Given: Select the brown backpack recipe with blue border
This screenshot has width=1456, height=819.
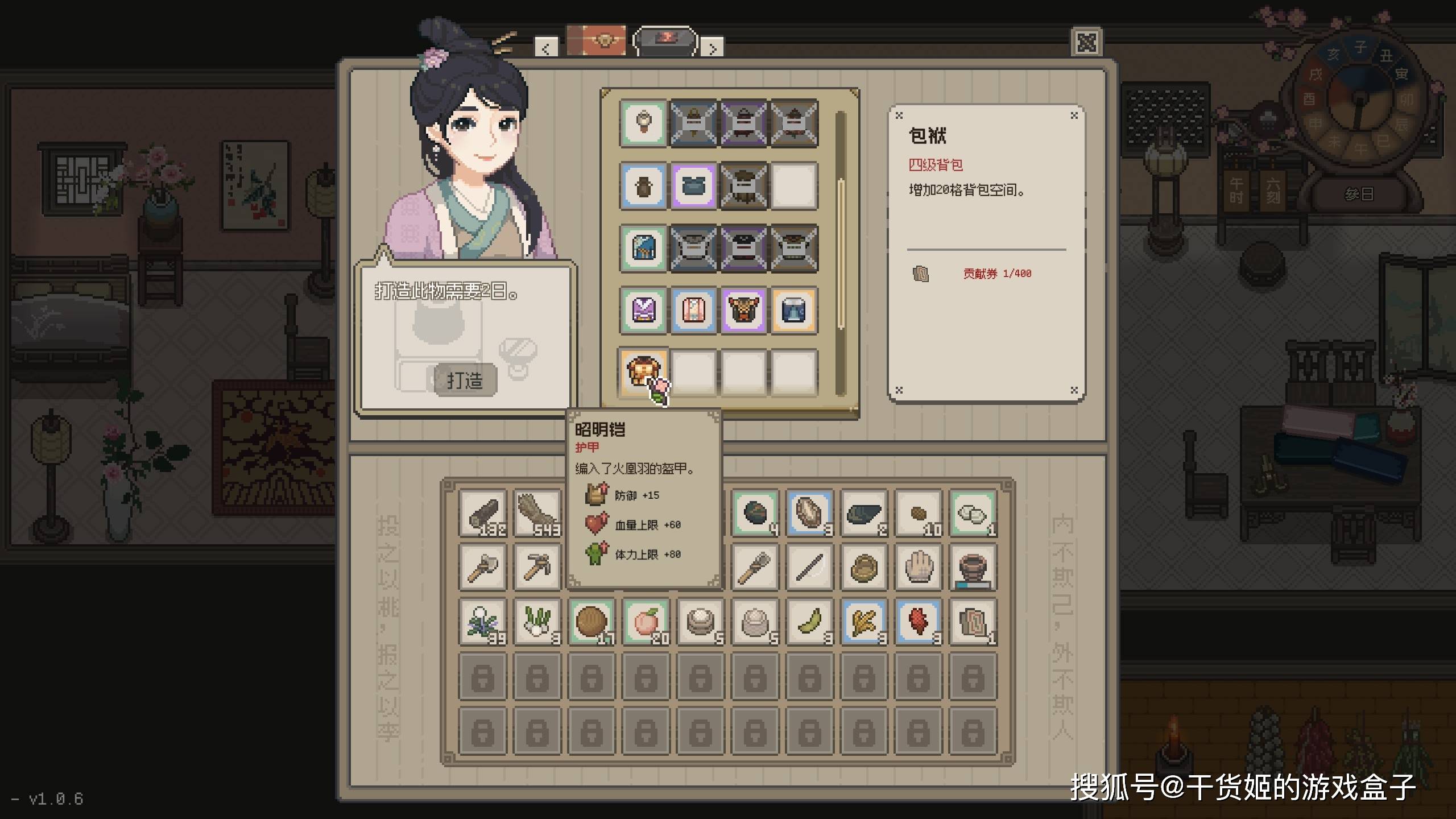Looking at the screenshot, I should pyautogui.click(x=643, y=186).
